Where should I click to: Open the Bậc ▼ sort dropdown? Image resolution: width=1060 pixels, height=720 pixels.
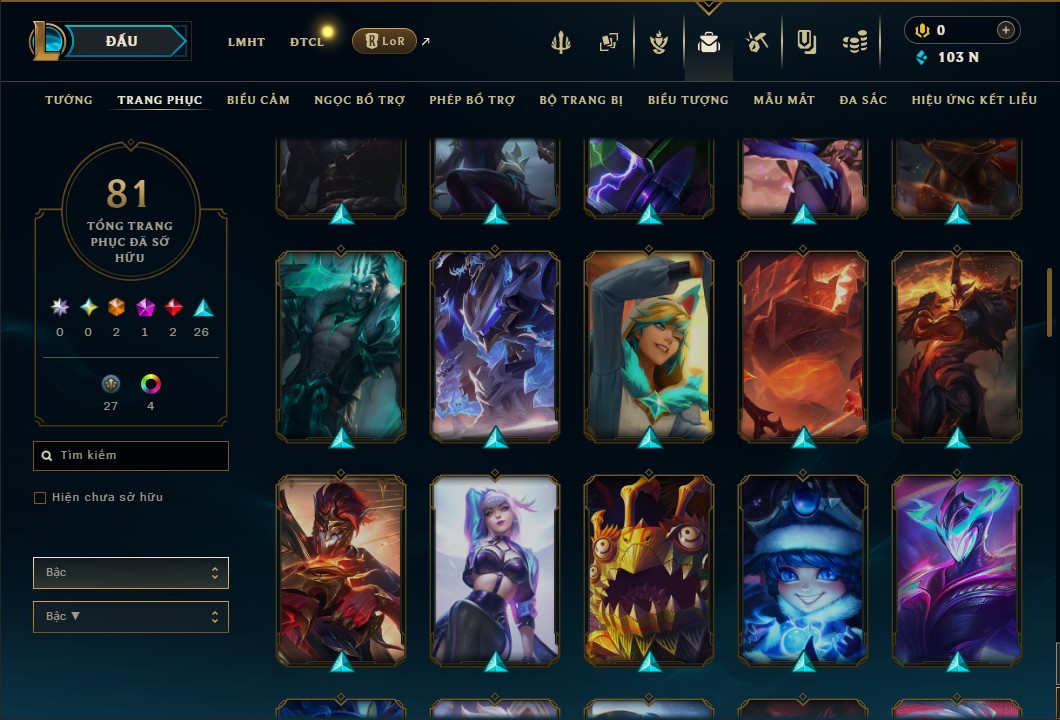(x=131, y=616)
